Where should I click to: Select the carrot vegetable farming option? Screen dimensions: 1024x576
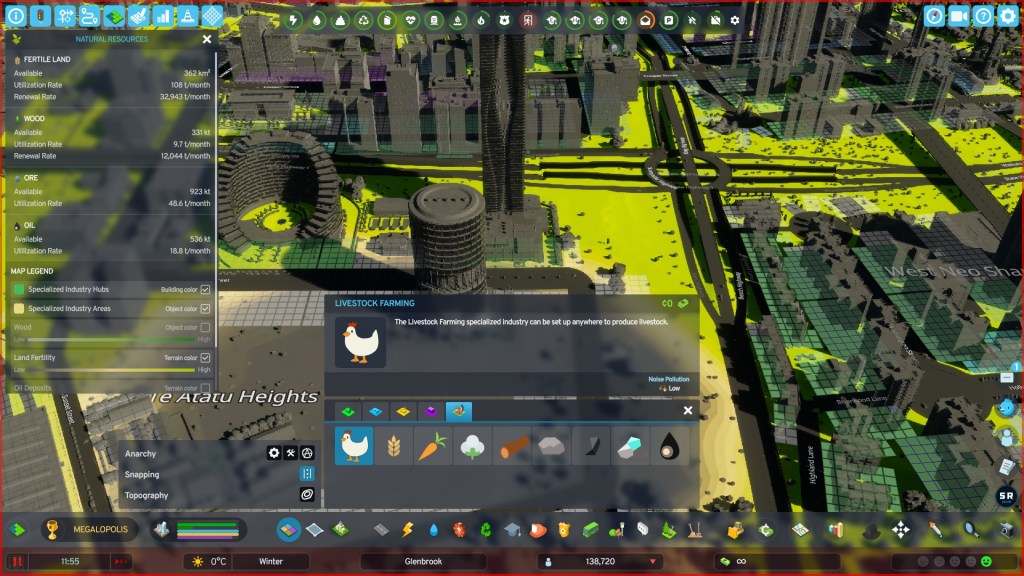click(x=430, y=446)
